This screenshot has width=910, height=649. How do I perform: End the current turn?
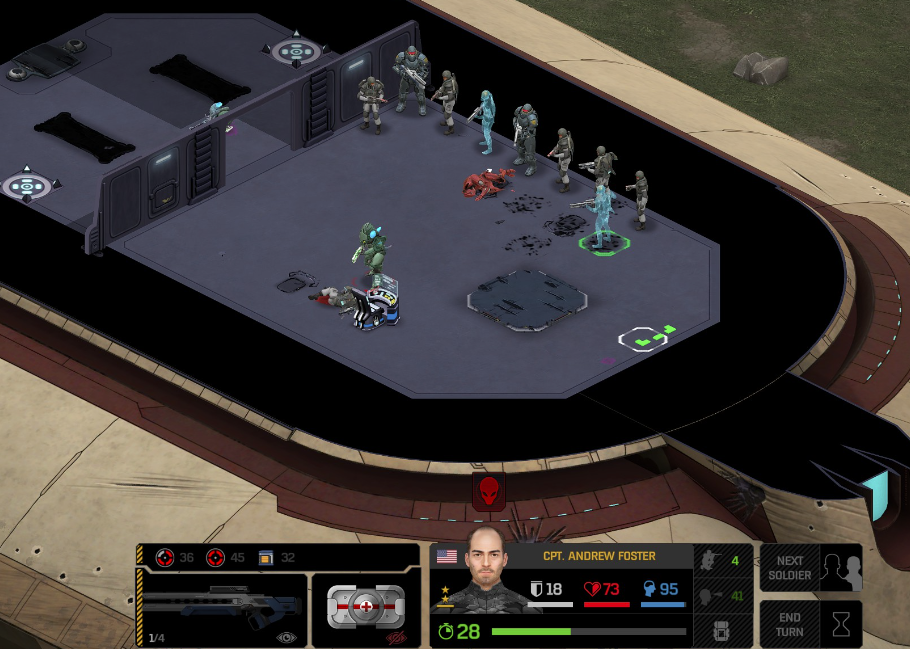click(810, 624)
